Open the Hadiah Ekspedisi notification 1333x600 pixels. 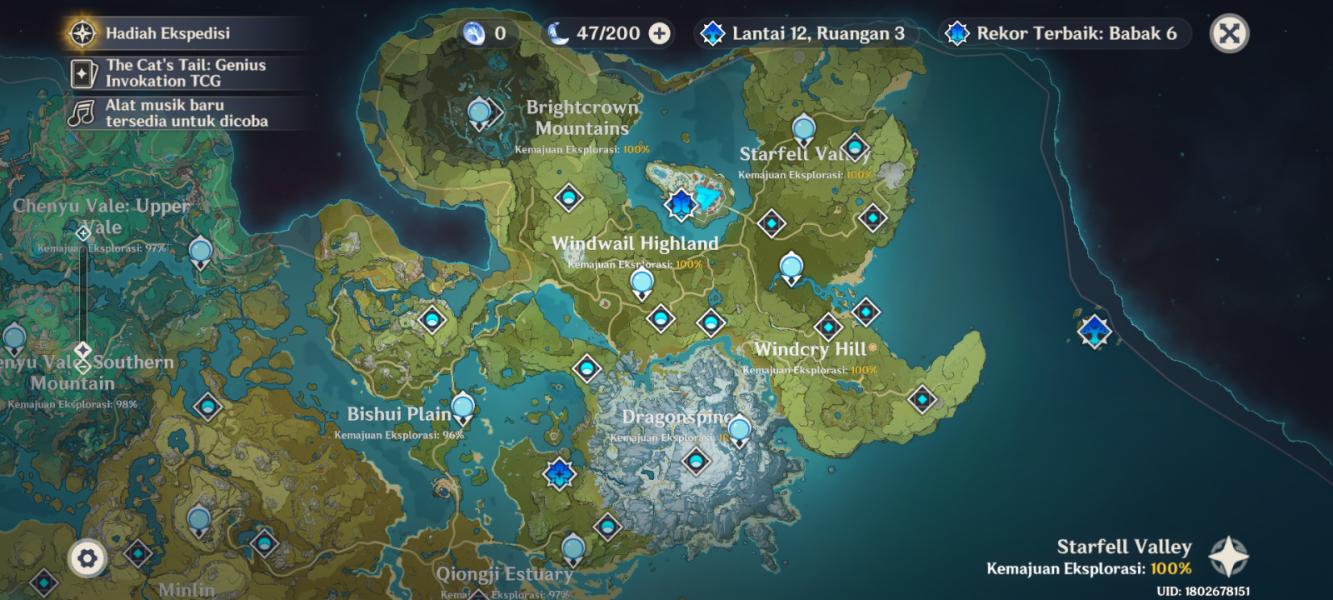point(167,33)
